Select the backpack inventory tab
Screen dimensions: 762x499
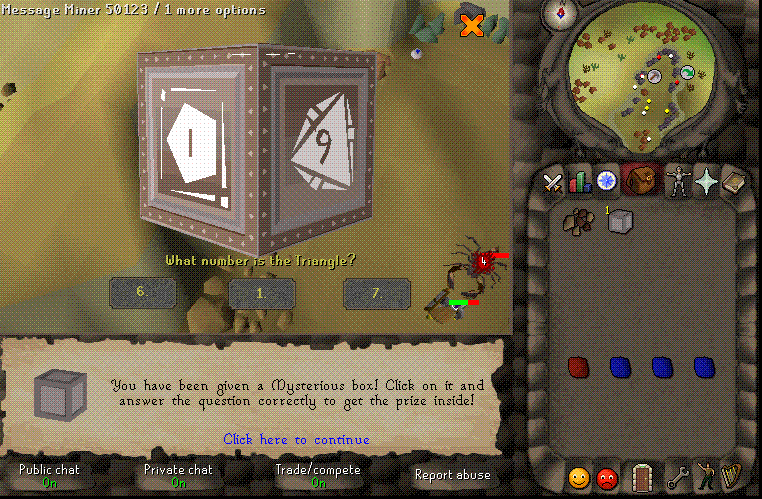click(x=640, y=181)
